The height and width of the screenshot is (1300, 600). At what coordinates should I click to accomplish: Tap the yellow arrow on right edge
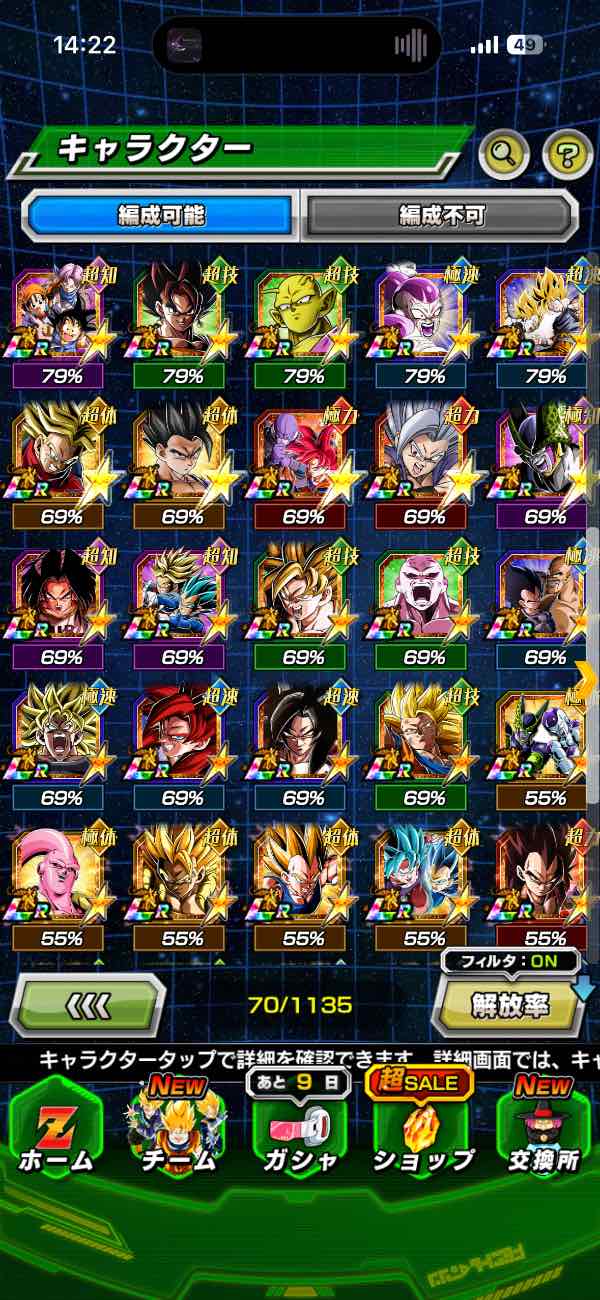pyautogui.click(x=587, y=678)
